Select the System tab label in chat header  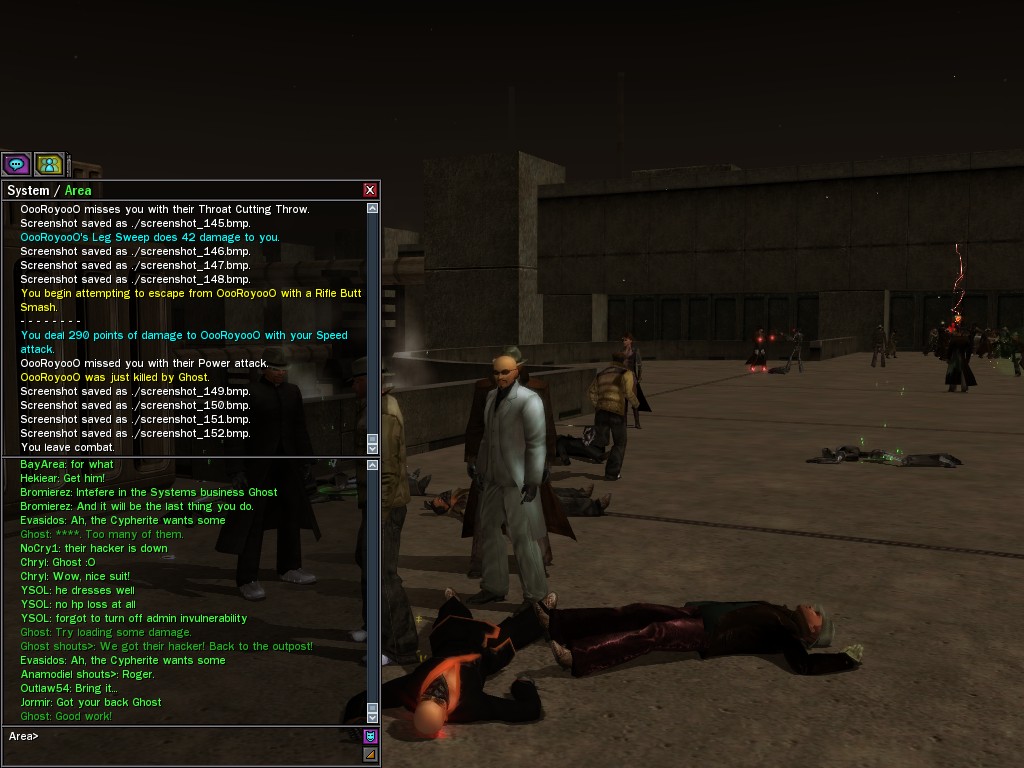(28, 190)
